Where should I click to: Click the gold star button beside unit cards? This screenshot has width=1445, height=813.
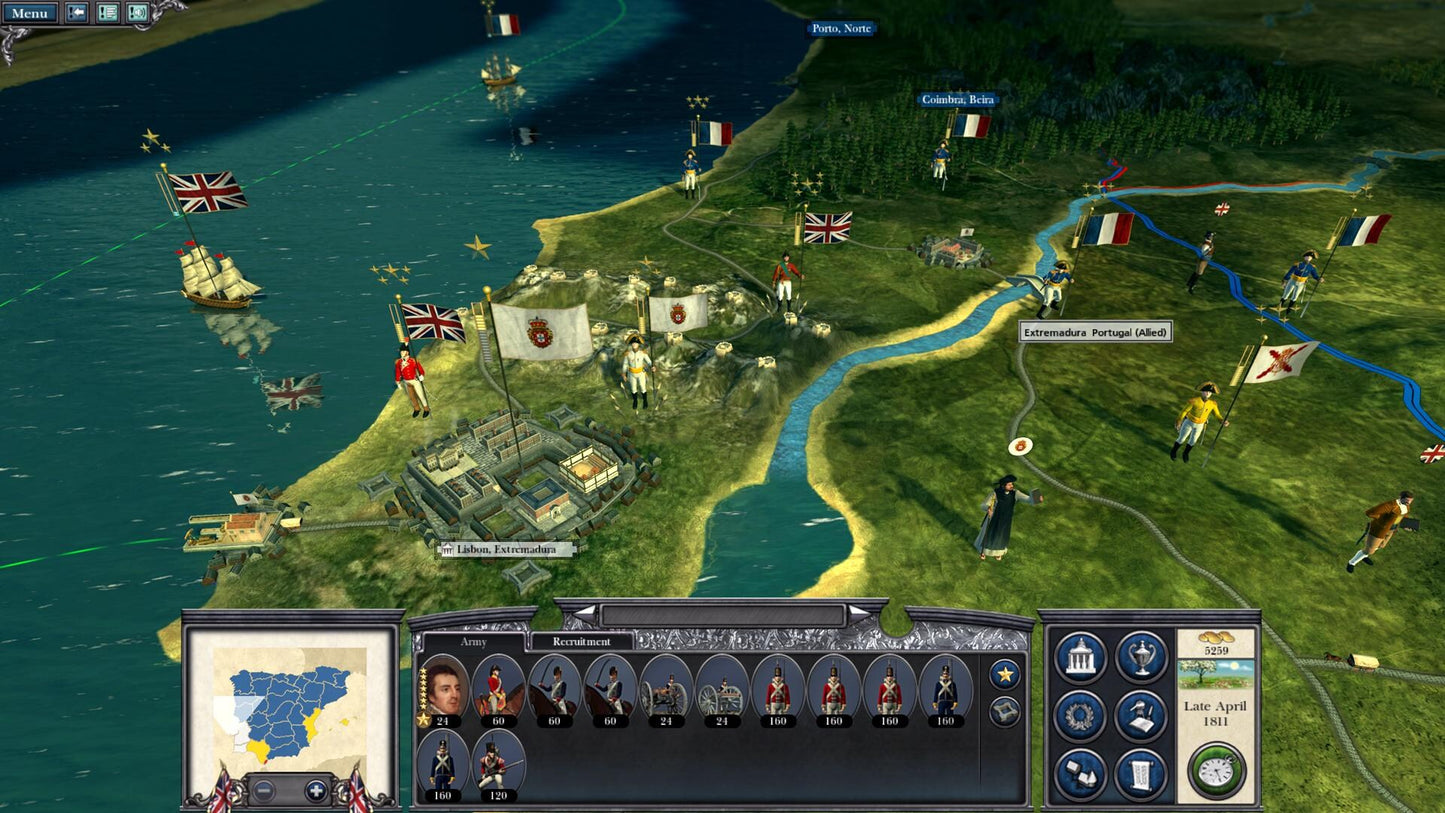click(x=1004, y=675)
